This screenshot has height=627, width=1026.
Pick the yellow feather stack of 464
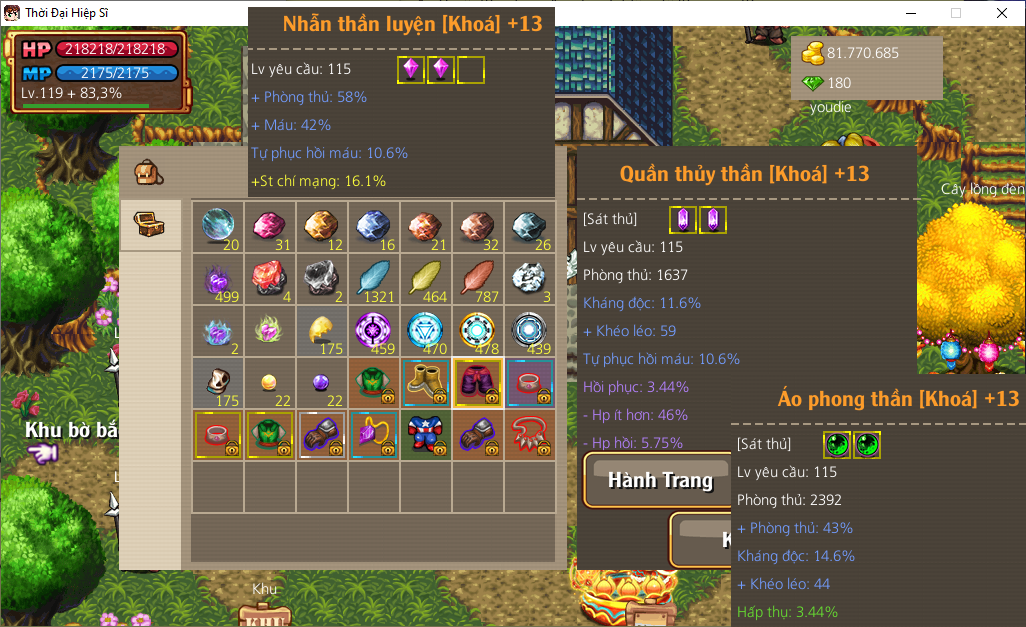(426, 278)
